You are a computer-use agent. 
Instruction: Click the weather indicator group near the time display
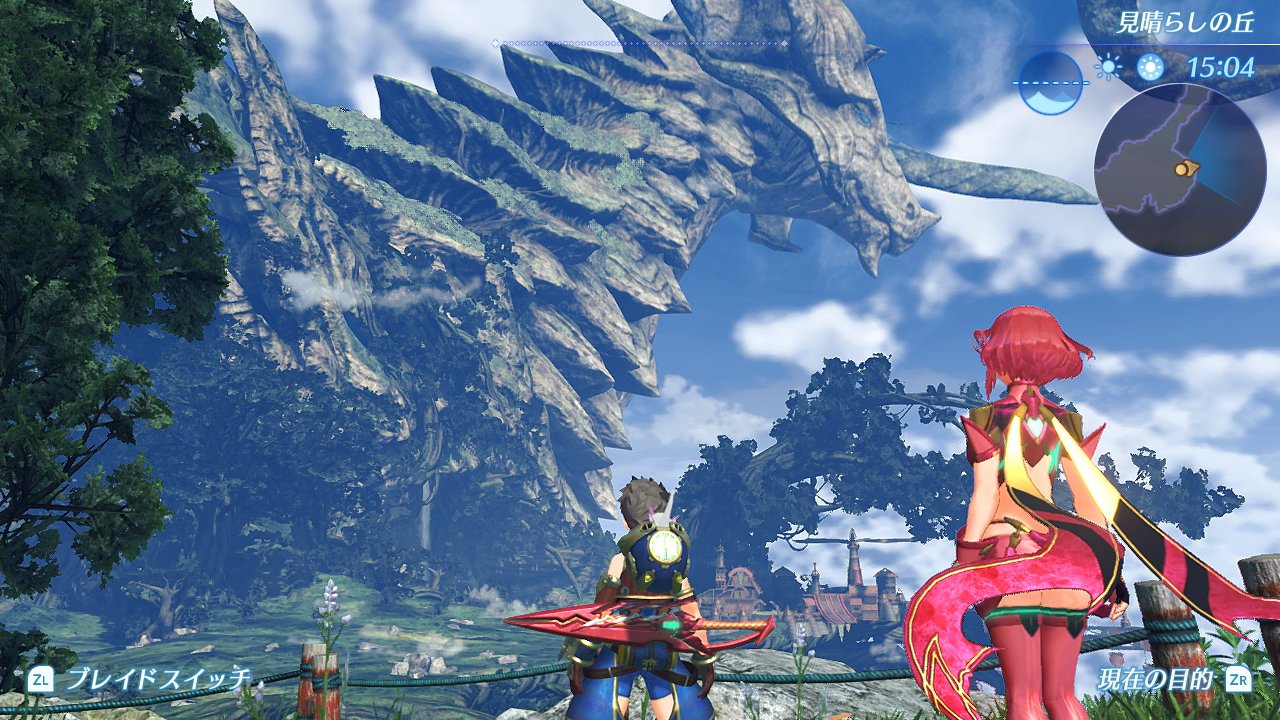tap(1130, 65)
